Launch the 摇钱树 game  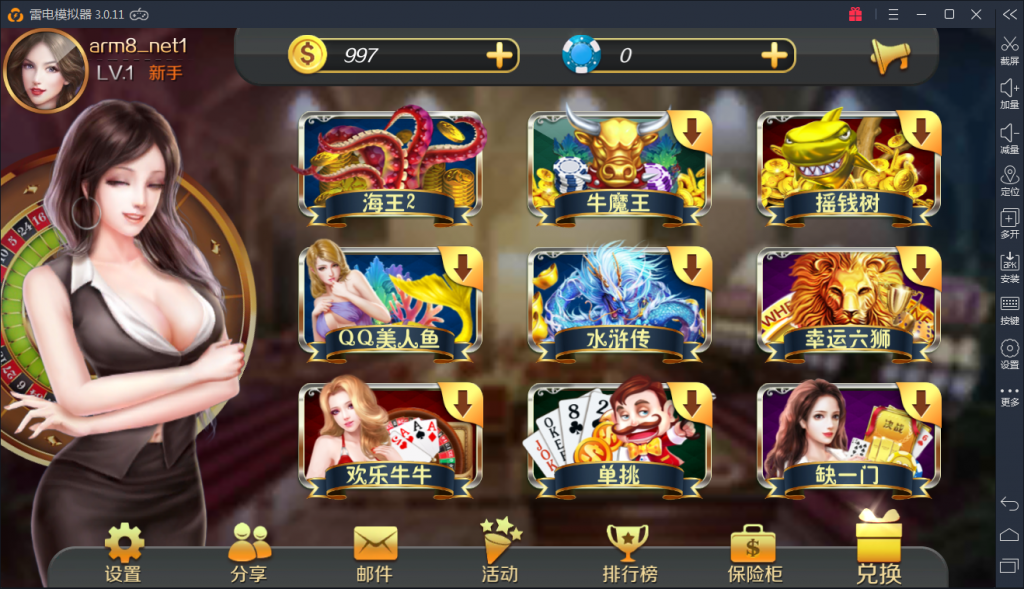point(849,167)
